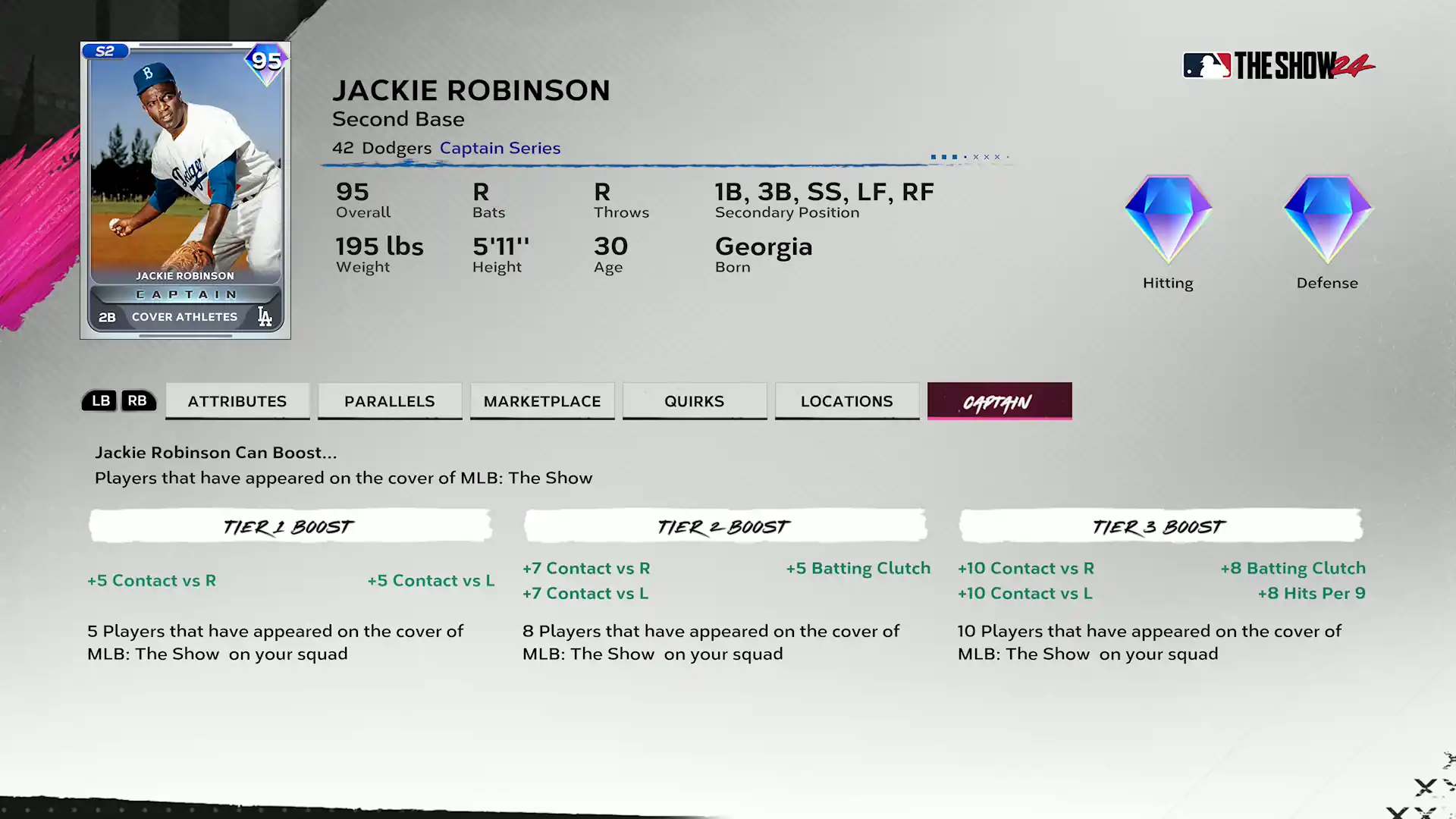
Task: Show the Marketplace tab
Action: pos(542,401)
